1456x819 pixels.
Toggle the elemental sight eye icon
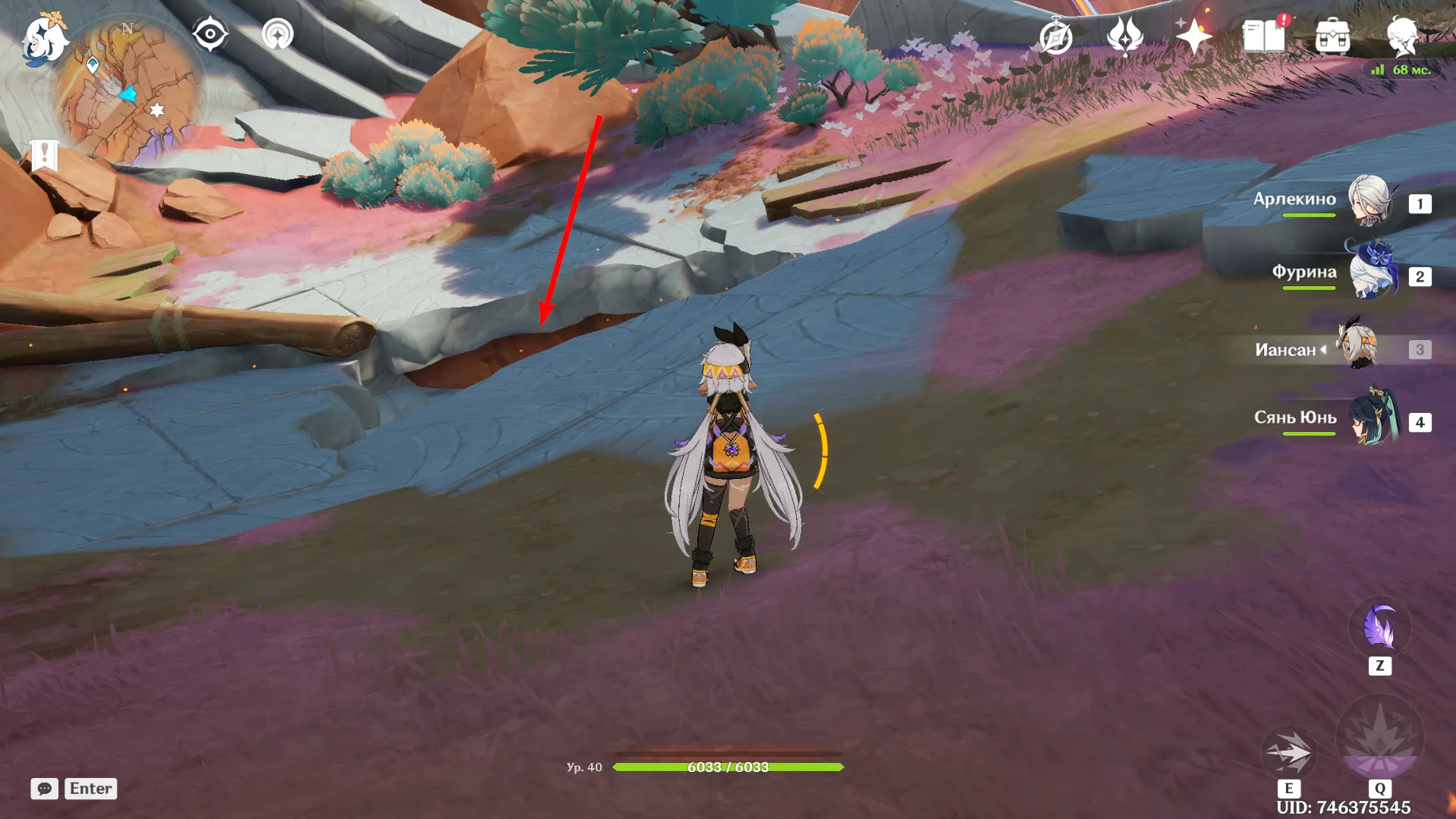click(x=209, y=35)
